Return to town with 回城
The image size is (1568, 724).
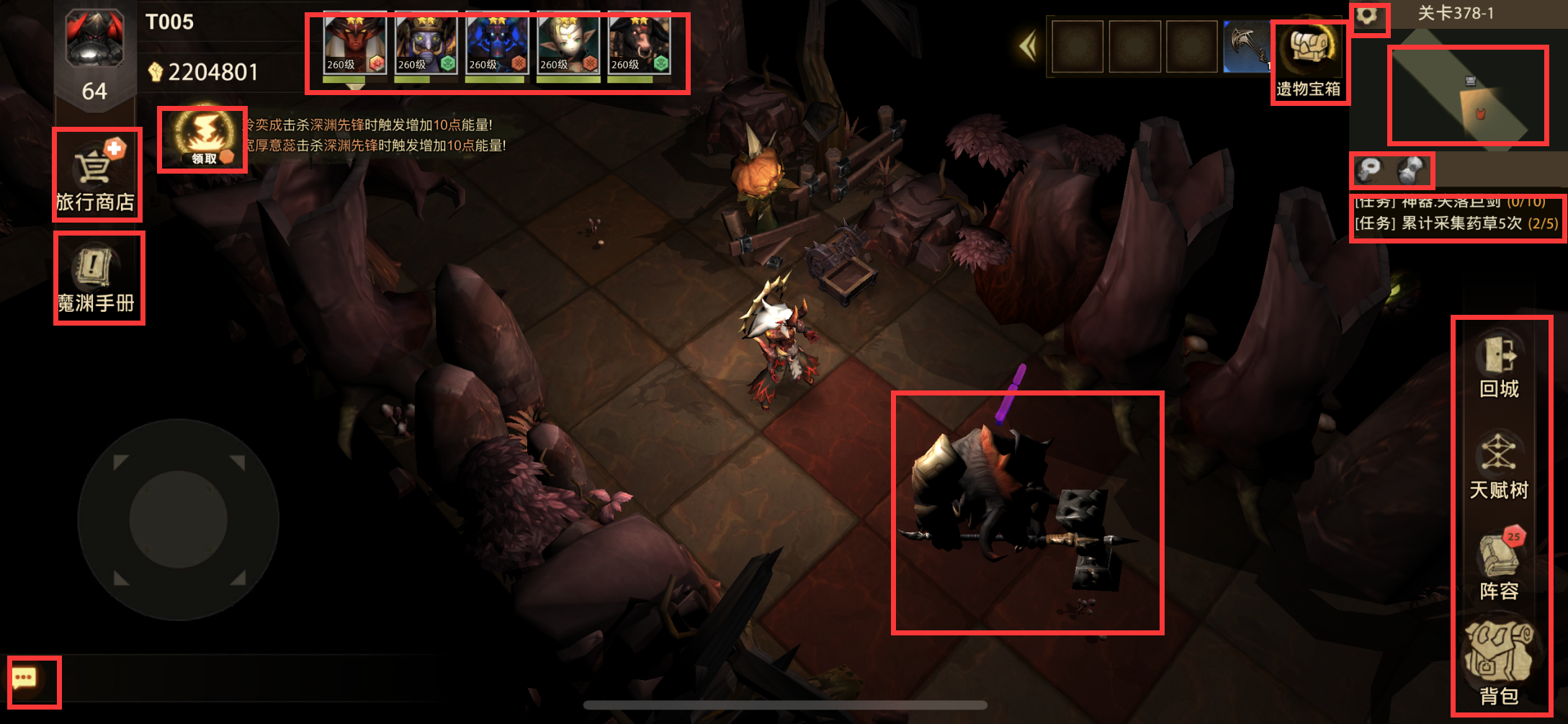[1499, 367]
